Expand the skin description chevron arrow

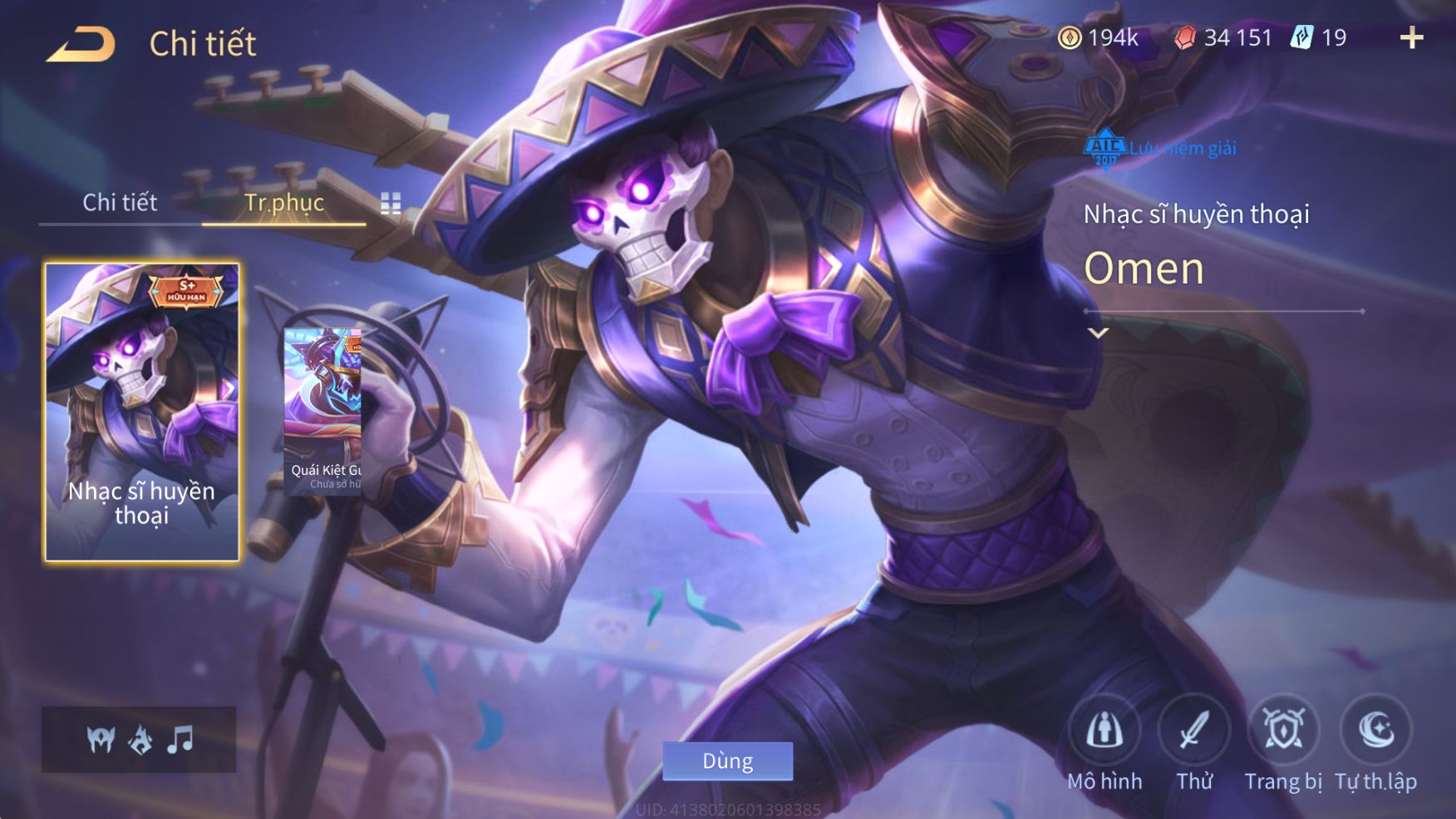(1098, 333)
